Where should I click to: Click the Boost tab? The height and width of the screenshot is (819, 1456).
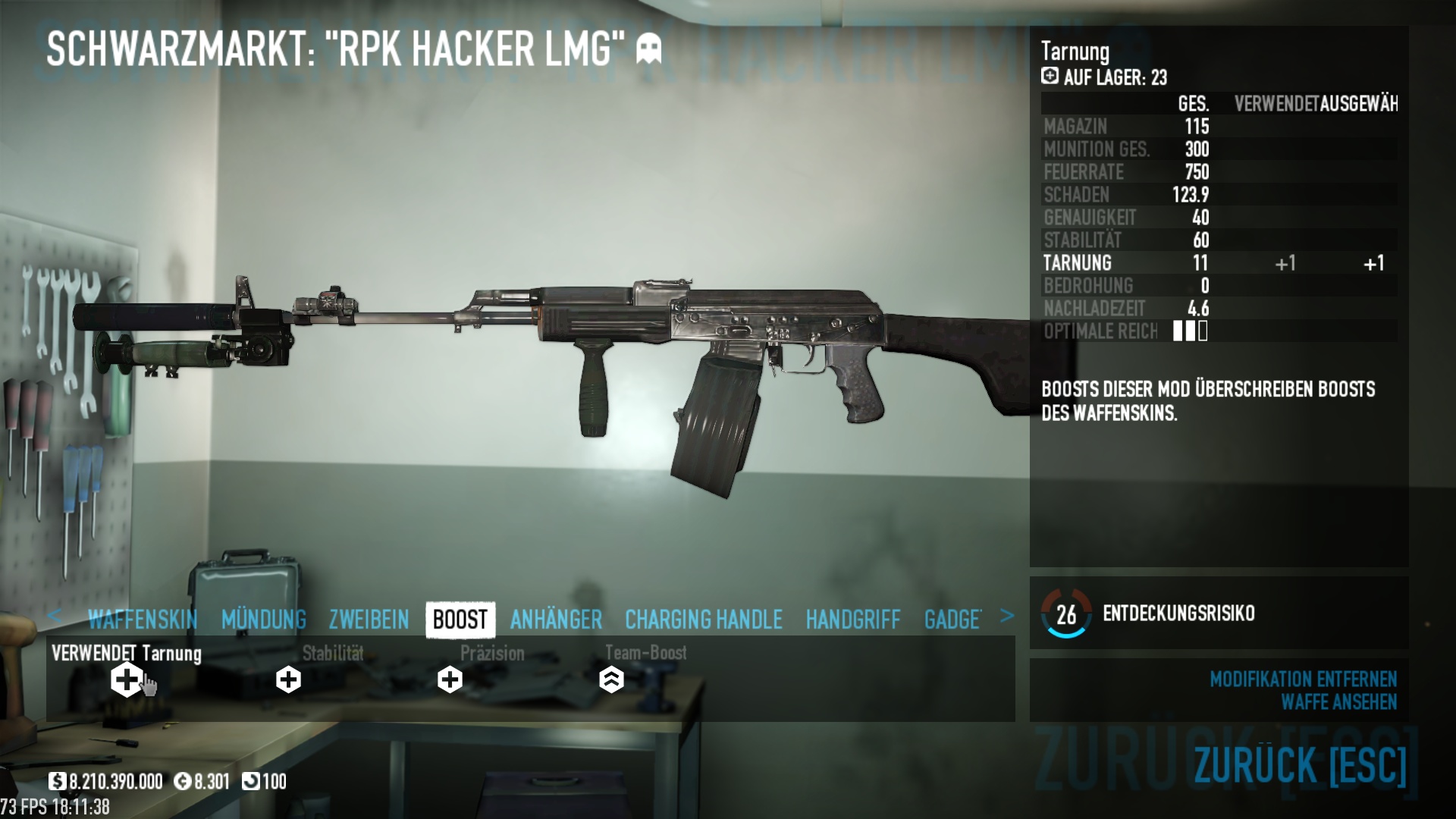coord(460,620)
